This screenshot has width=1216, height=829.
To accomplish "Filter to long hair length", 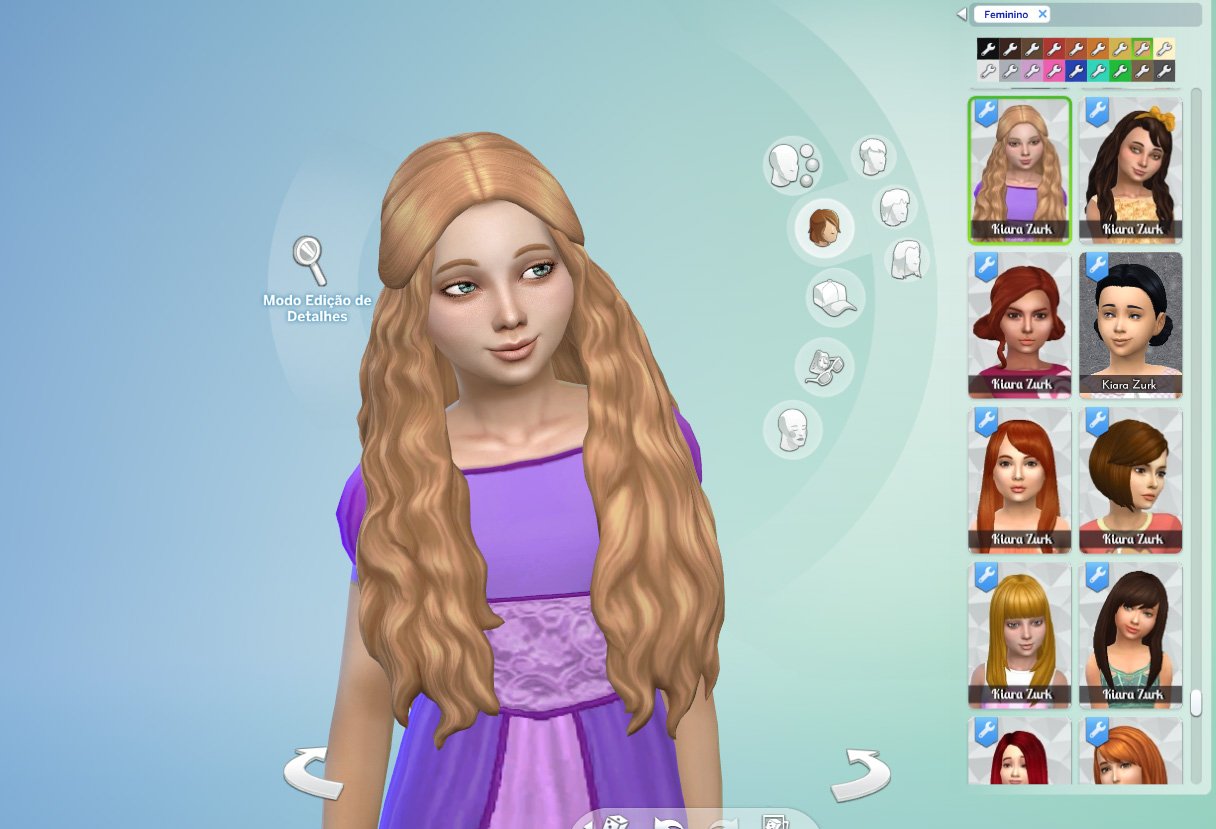I will pos(907,260).
